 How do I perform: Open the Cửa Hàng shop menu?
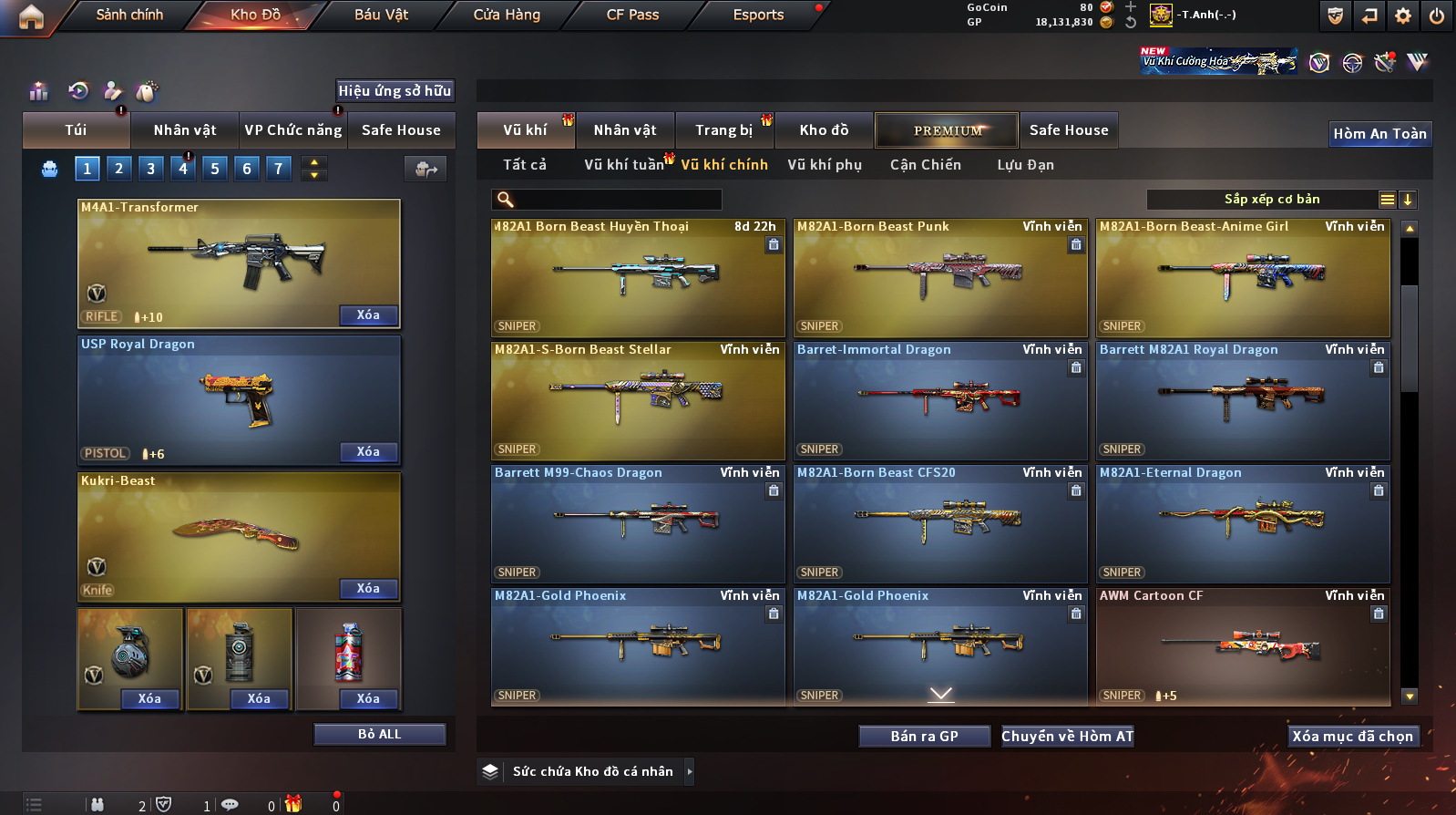(507, 15)
